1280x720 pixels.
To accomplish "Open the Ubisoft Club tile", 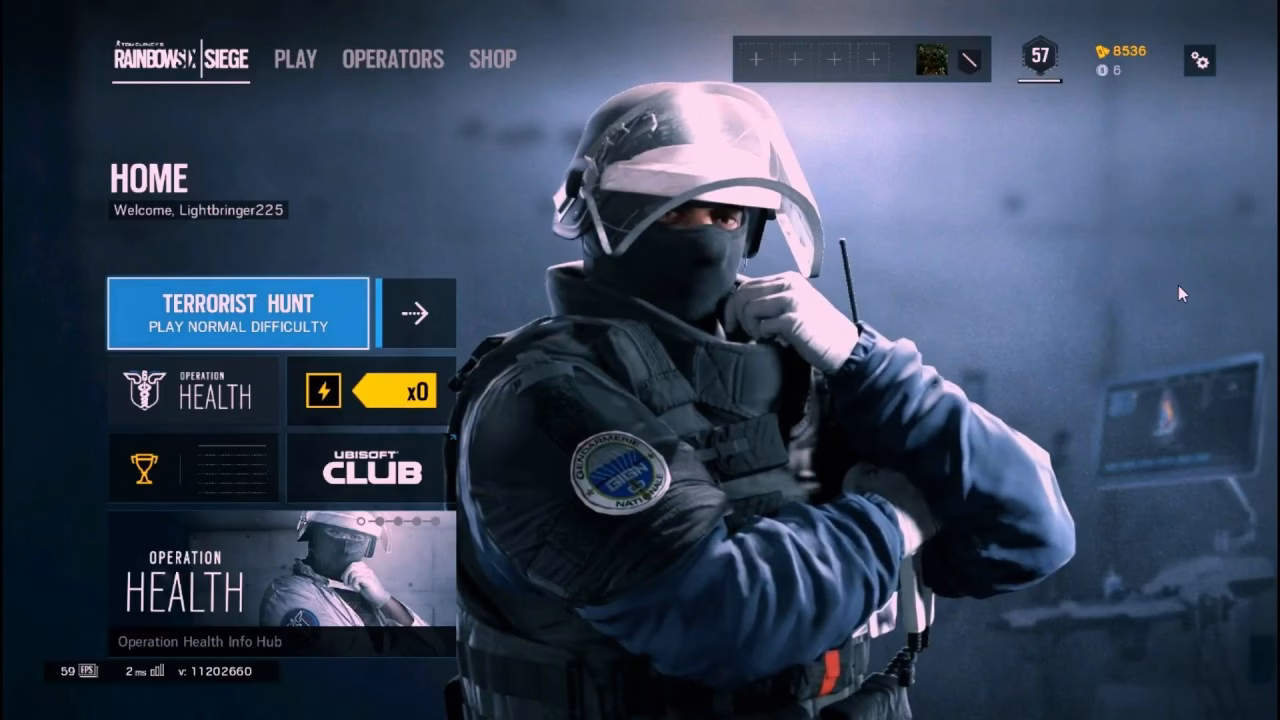I will 370,470.
